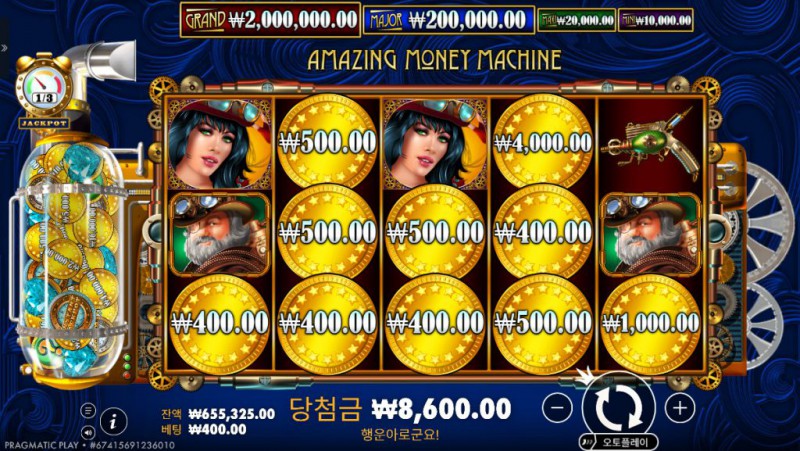This screenshot has width=800, height=451.
Task: Open the hamburger menu icon
Action: coord(89,410)
